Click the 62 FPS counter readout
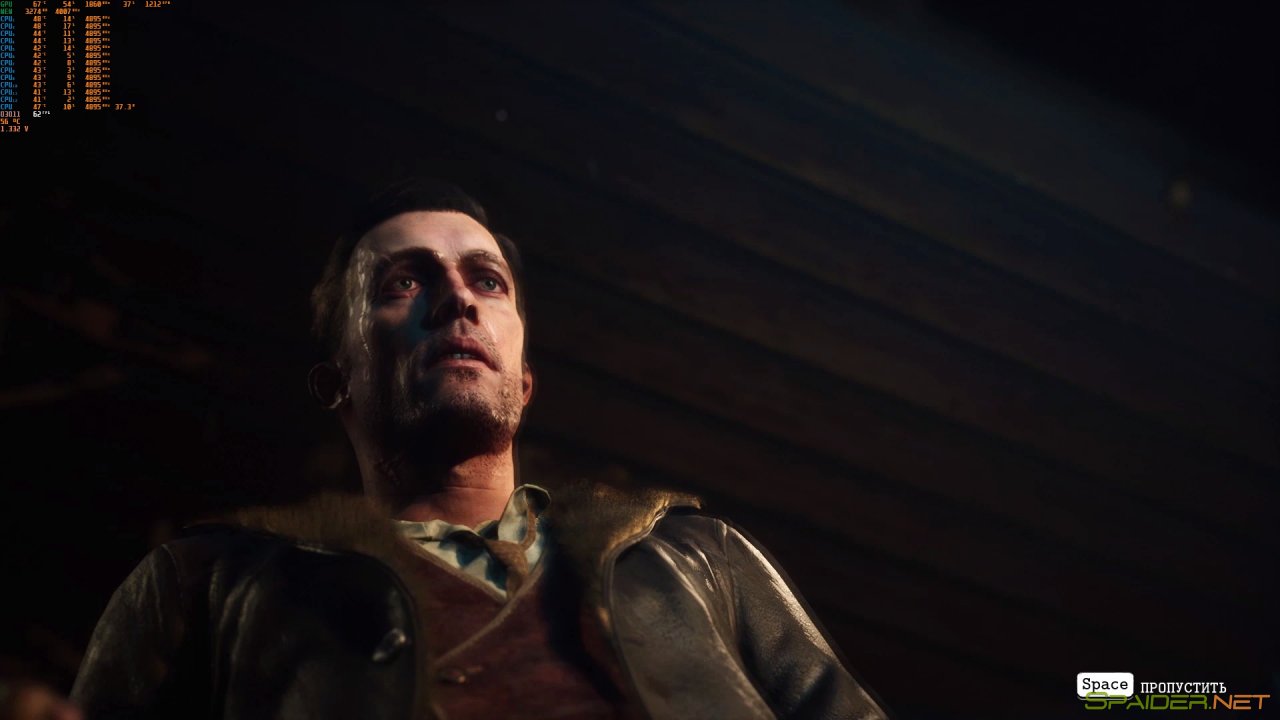This screenshot has width=1280, height=720. click(37, 114)
